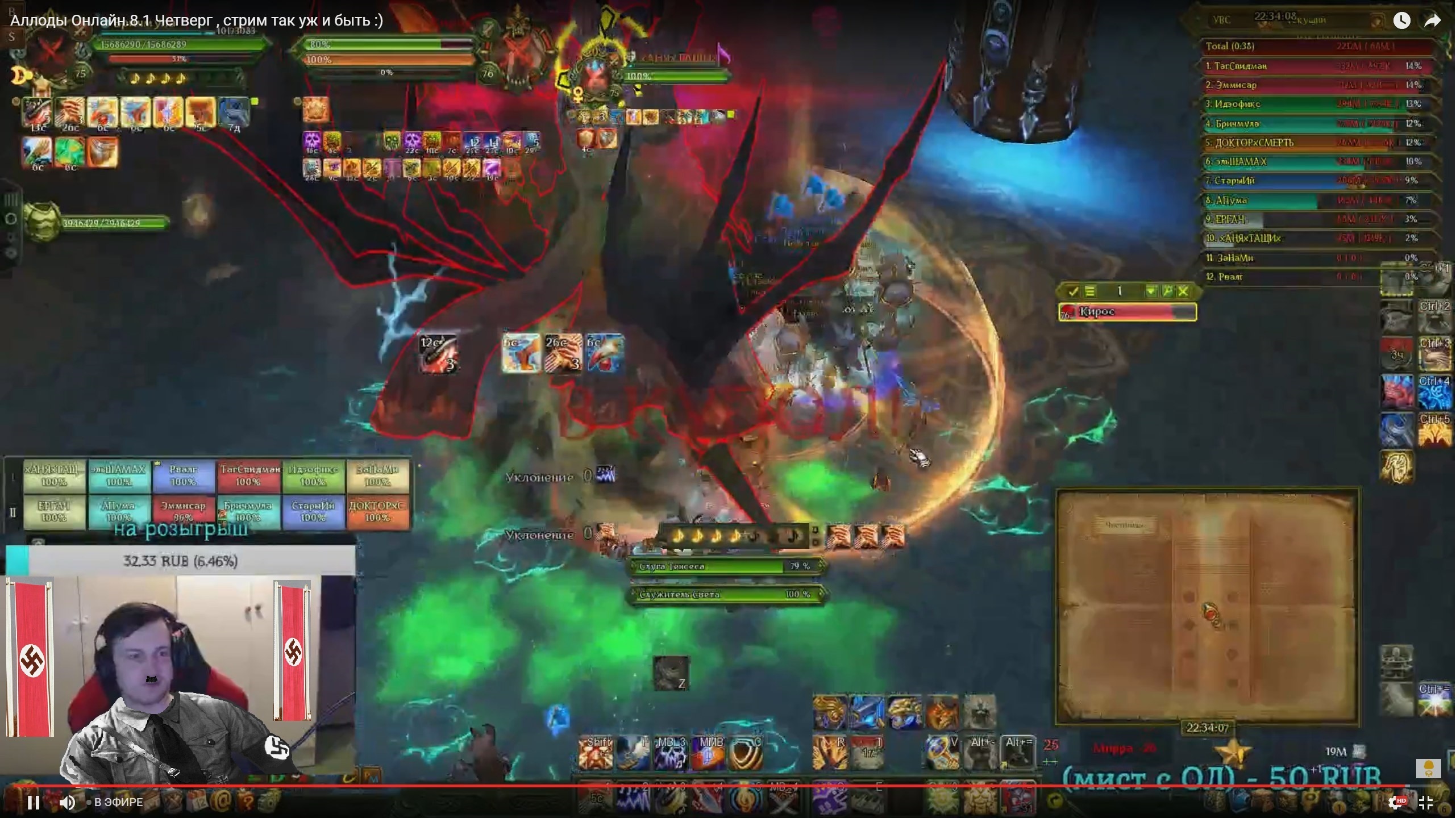1456x818 pixels.
Task: Activate the golden striped shield ability
Action: [744, 753]
